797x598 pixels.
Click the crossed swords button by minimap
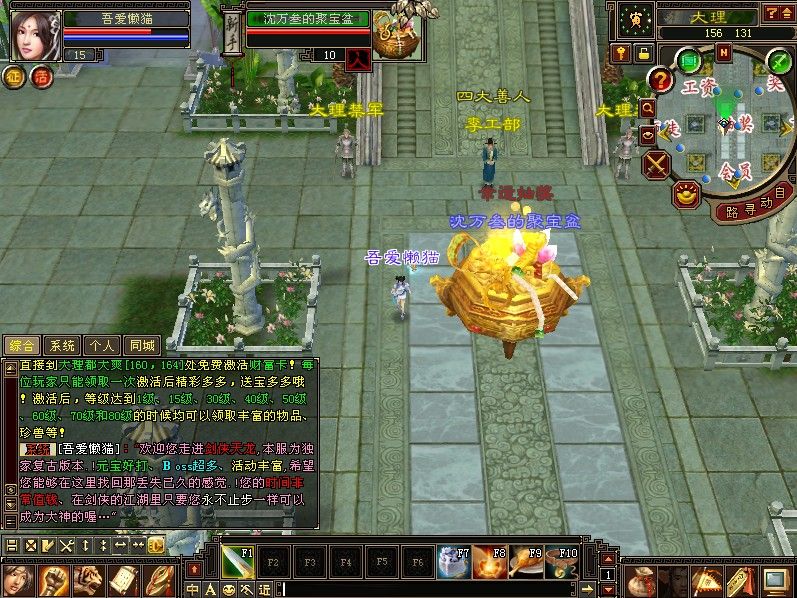(656, 163)
